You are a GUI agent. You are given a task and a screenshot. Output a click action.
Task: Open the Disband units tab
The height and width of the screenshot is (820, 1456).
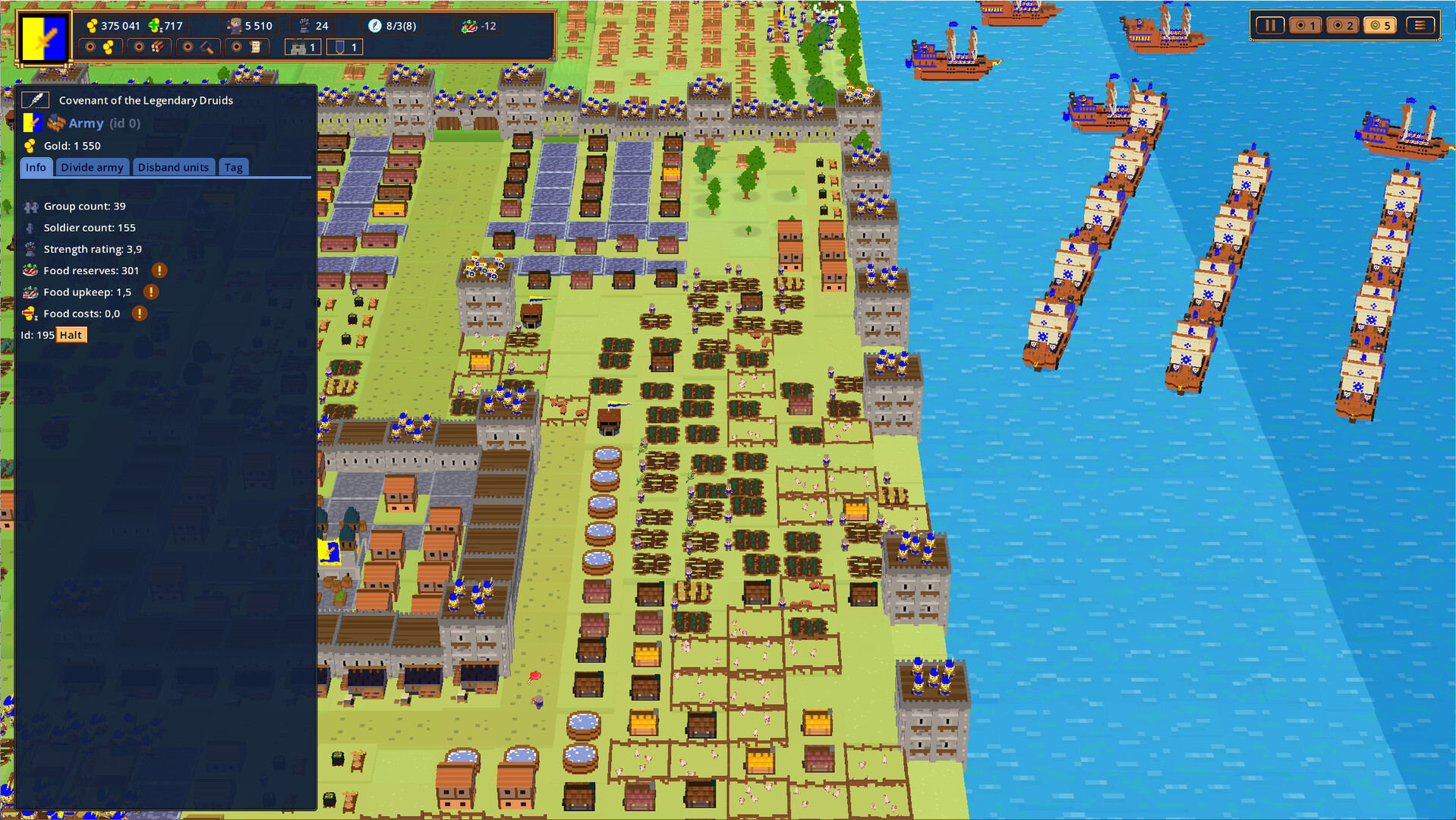174,166
